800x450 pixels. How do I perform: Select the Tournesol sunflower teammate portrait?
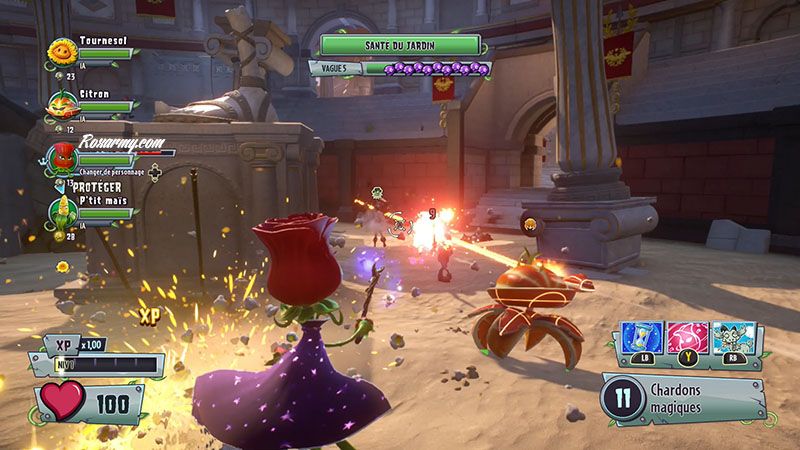tap(64, 51)
